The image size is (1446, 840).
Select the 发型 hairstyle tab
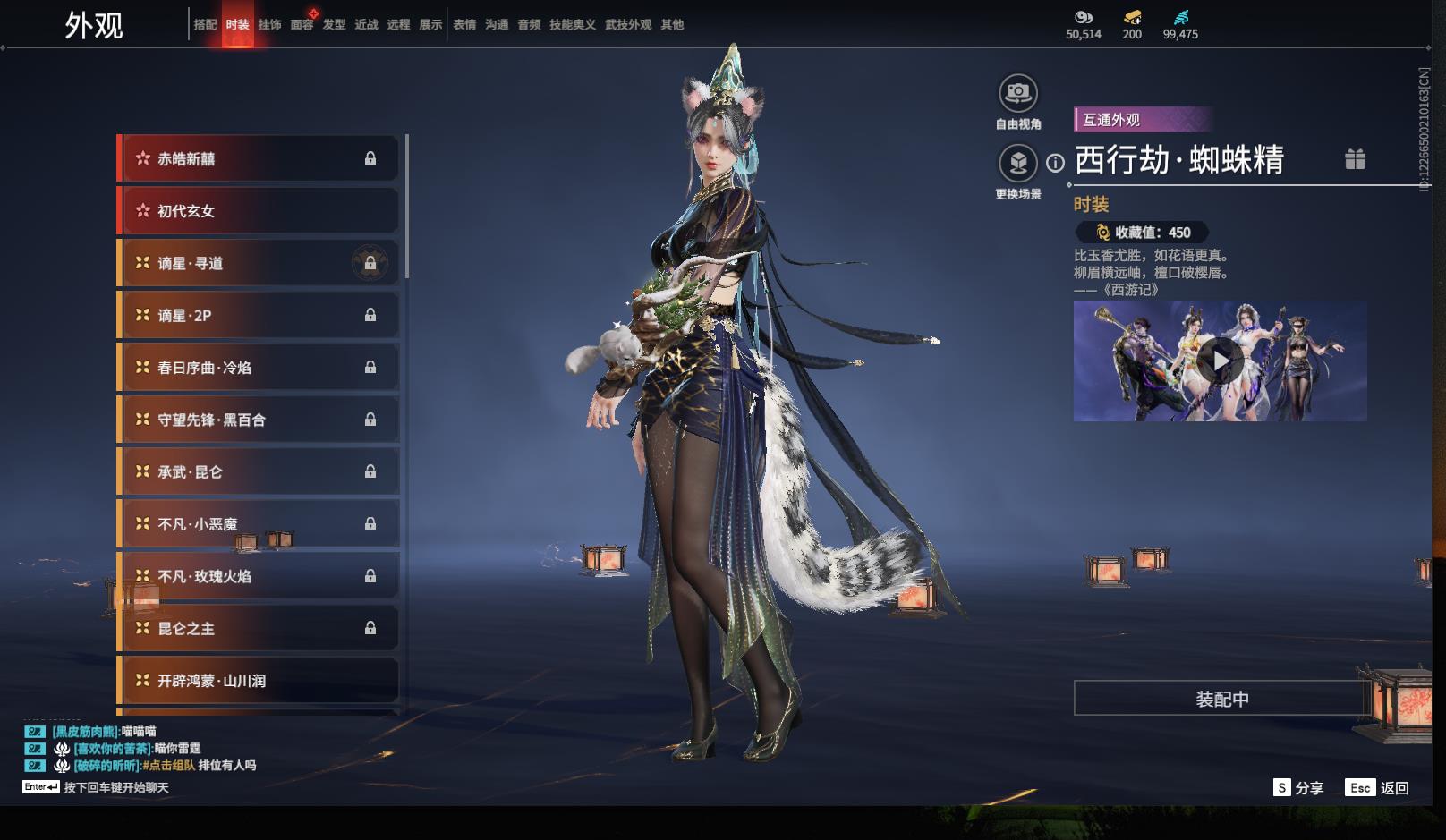pyautogui.click(x=334, y=25)
